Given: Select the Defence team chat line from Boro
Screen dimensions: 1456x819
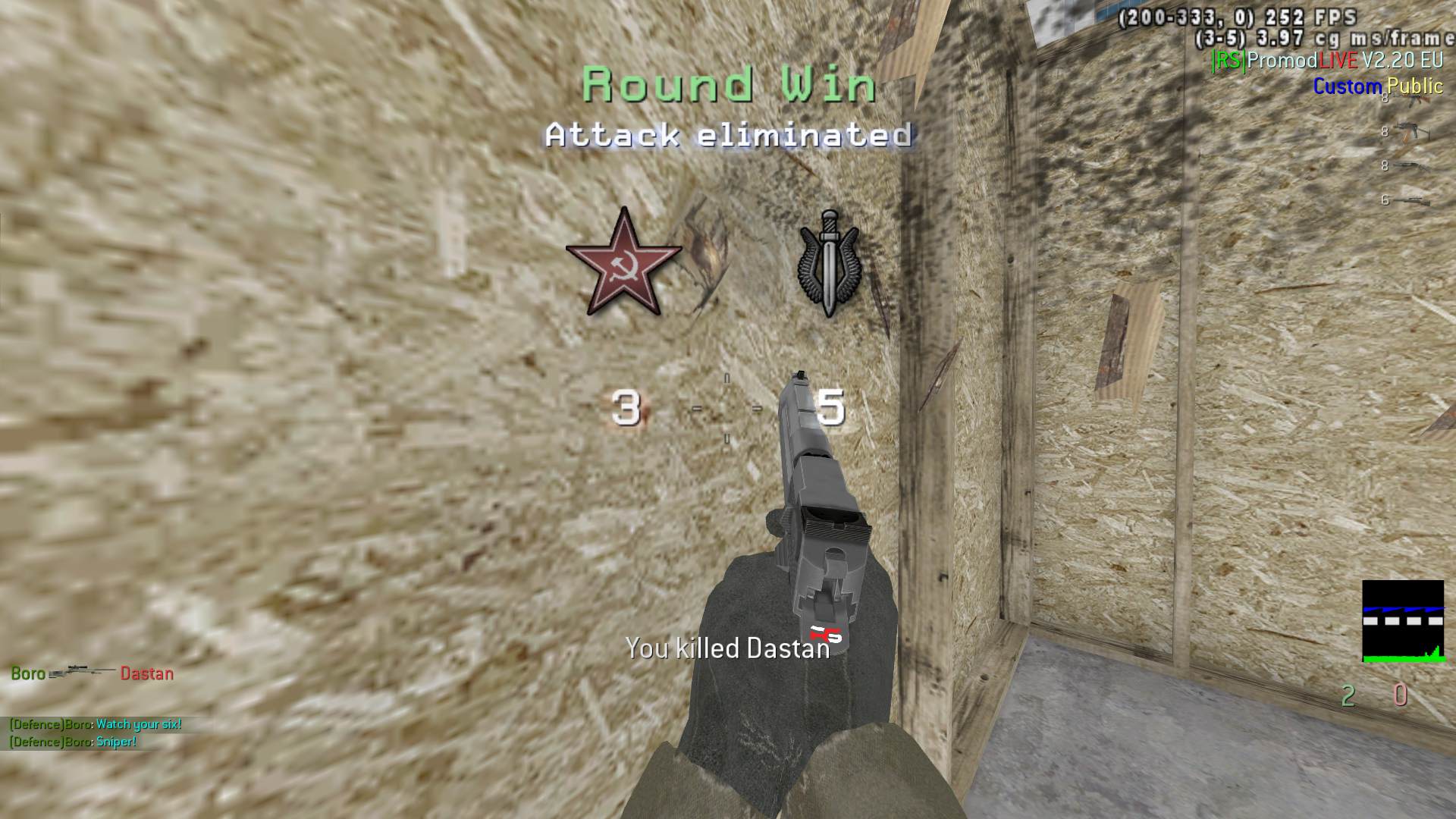Looking at the screenshot, I should [x=93, y=724].
